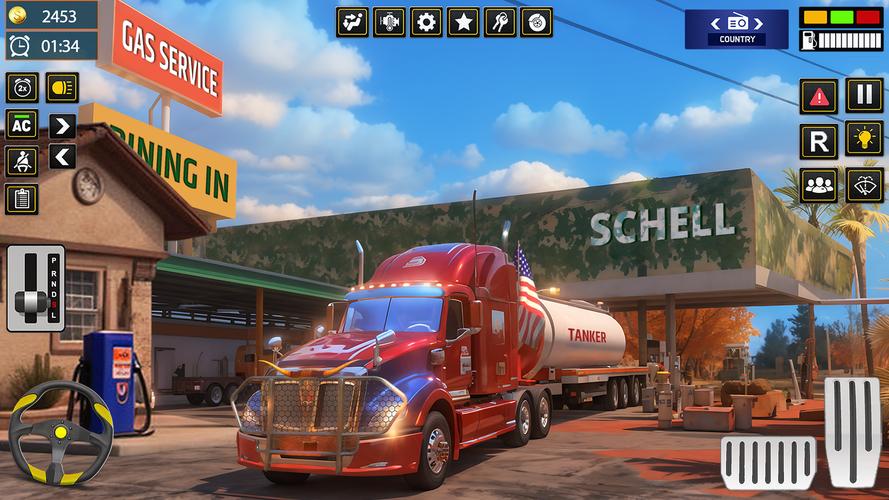Fasten the seatbelt
Image resolution: width=889 pixels, height=500 pixels.
(x=21, y=161)
